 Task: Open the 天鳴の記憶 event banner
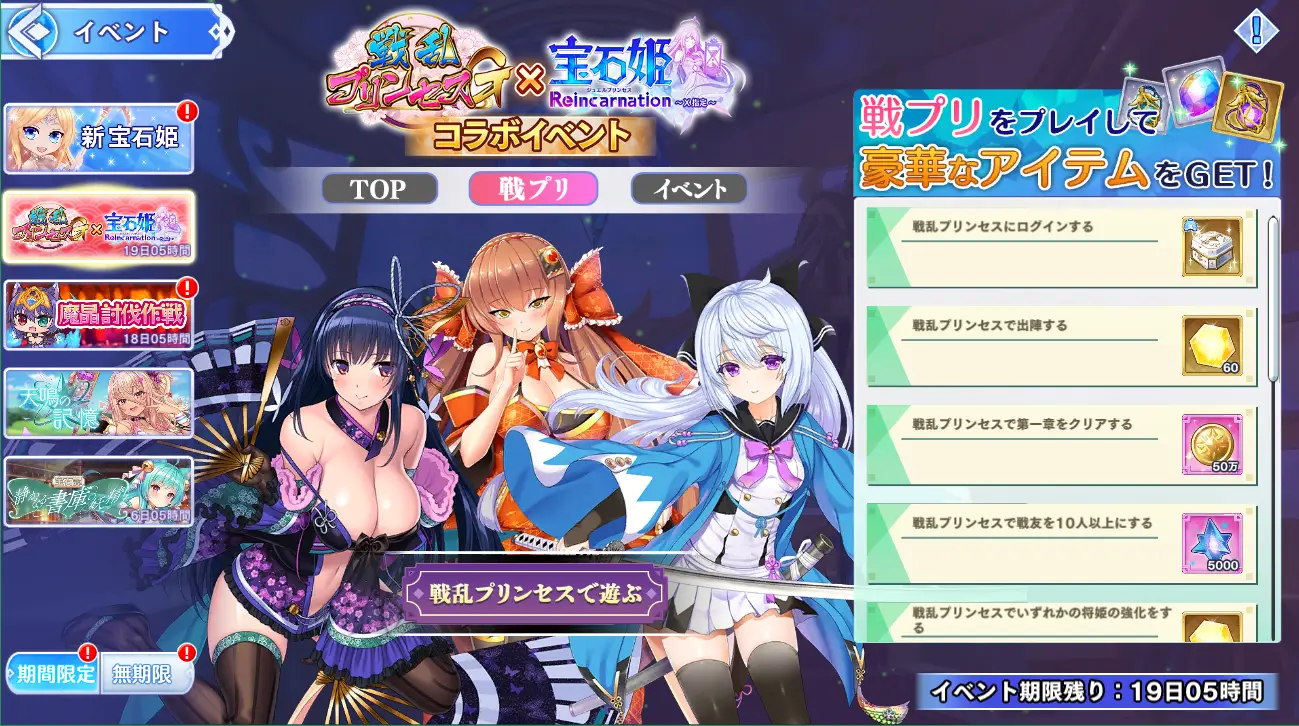tap(98, 403)
